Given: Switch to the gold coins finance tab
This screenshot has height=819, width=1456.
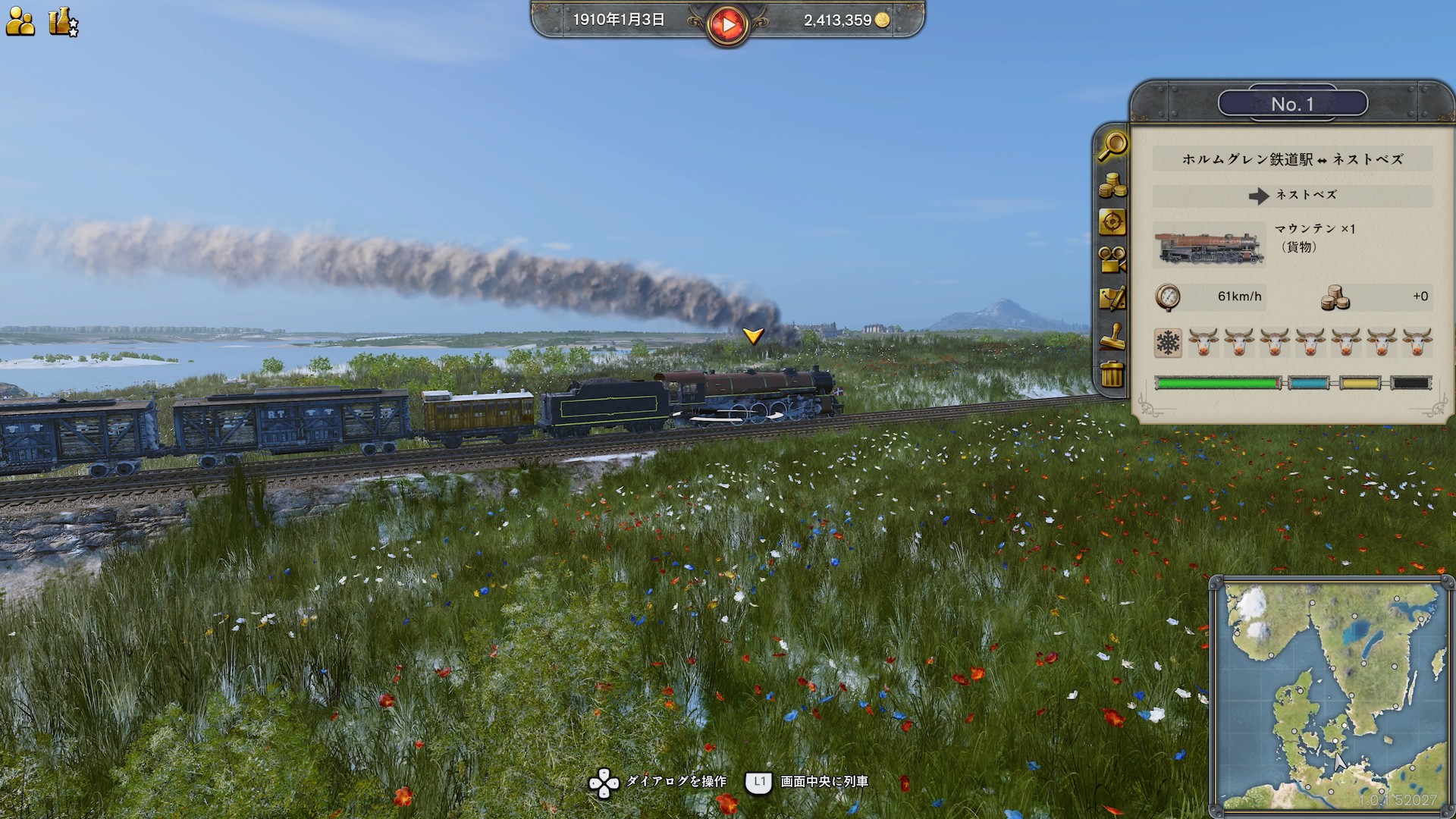Looking at the screenshot, I should 1112,184.
